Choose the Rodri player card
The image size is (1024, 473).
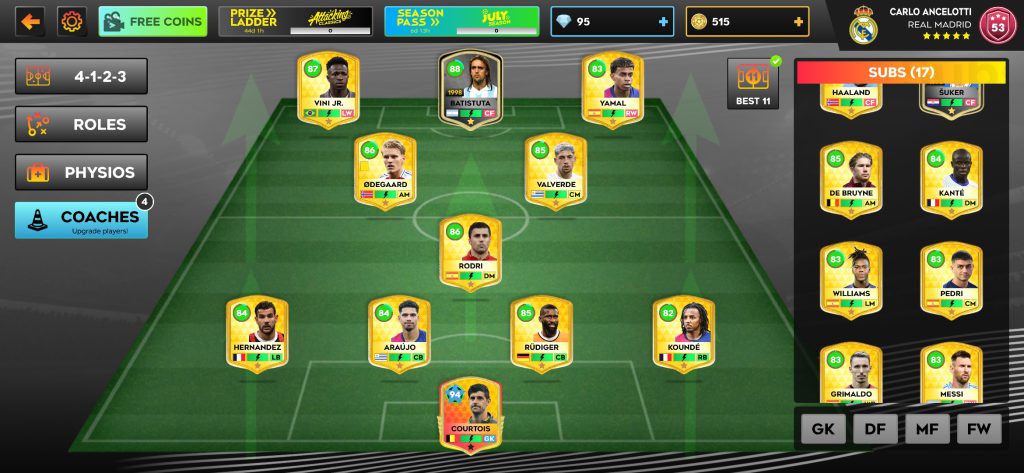[x=470, y=252]
